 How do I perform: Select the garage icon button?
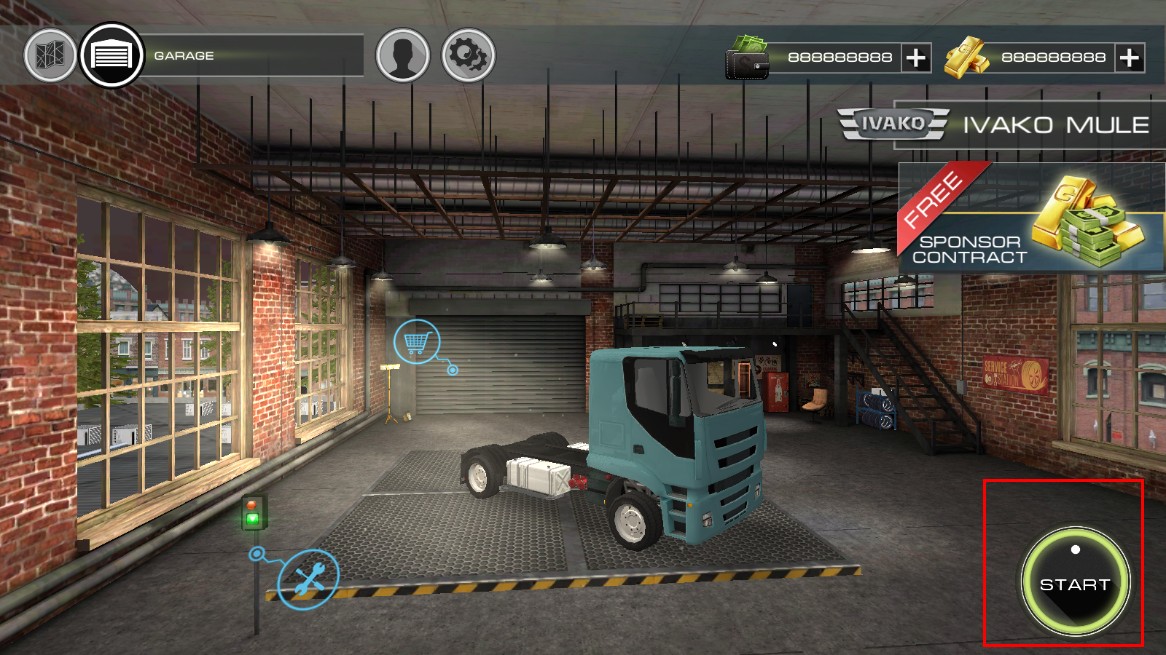coord(110,55)
